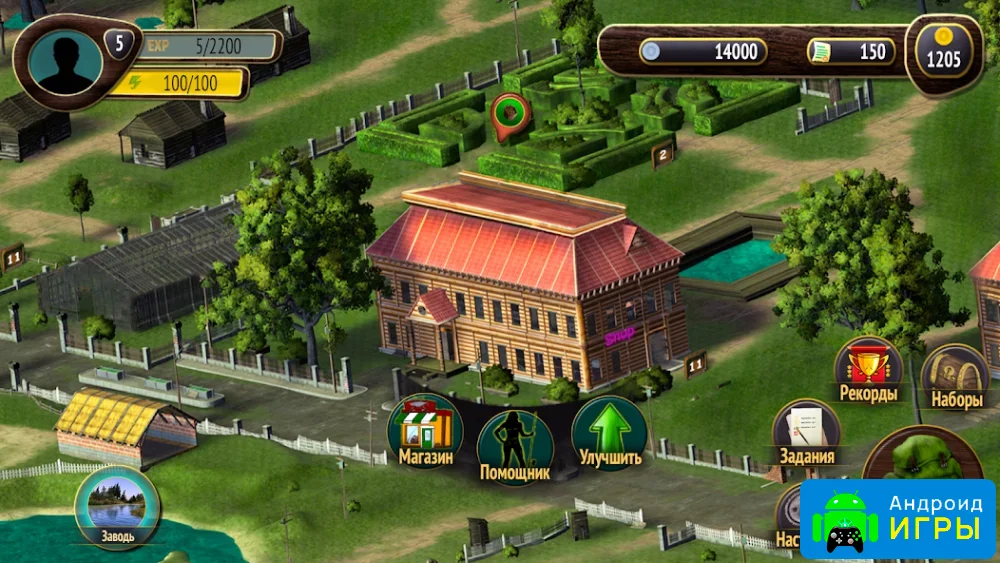The image size is (1000, 563).
Task: Tap the gold coin counter 1205
Action: point(943,56)
